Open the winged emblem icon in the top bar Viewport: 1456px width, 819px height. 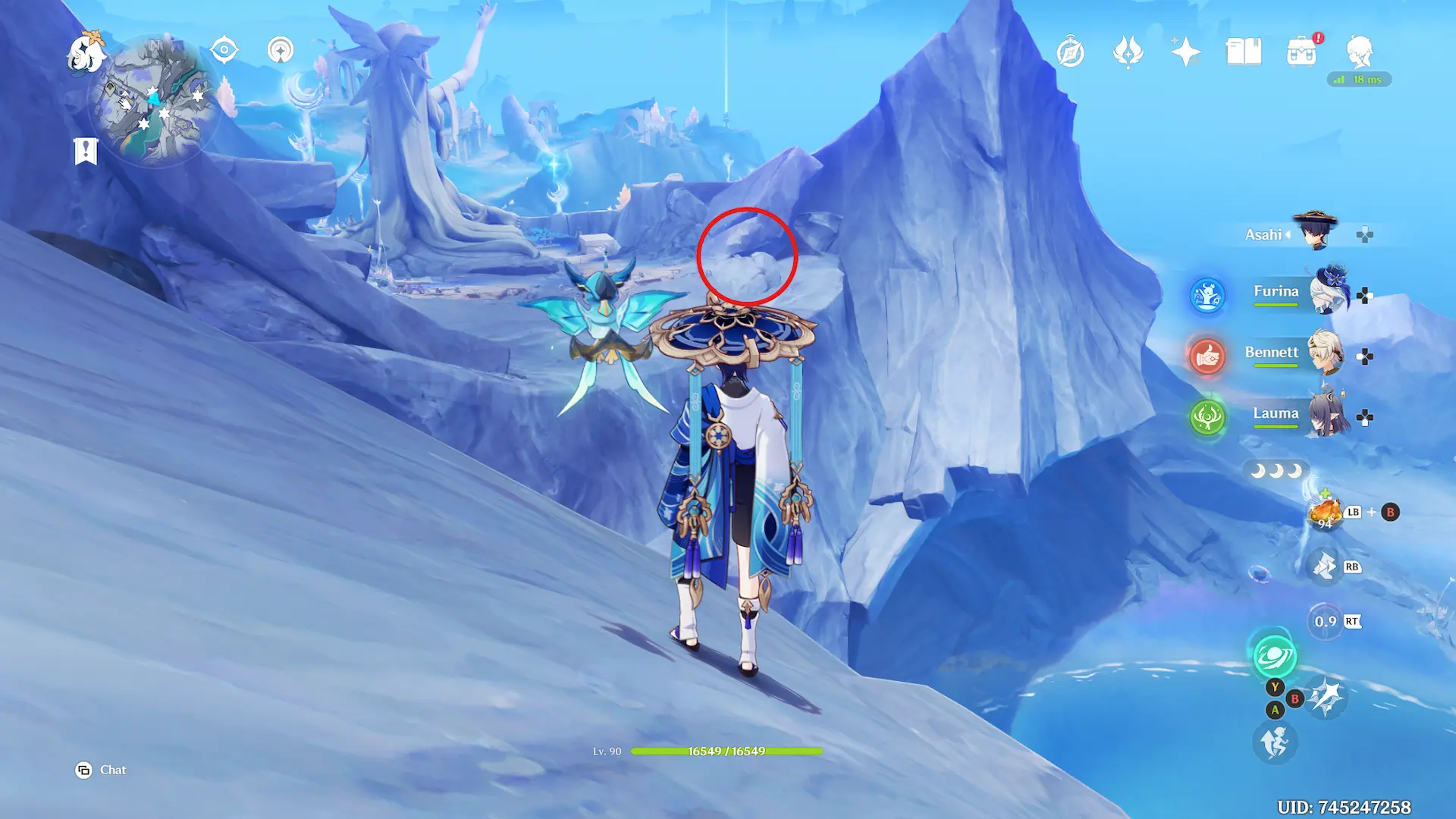coord(1128,52)
